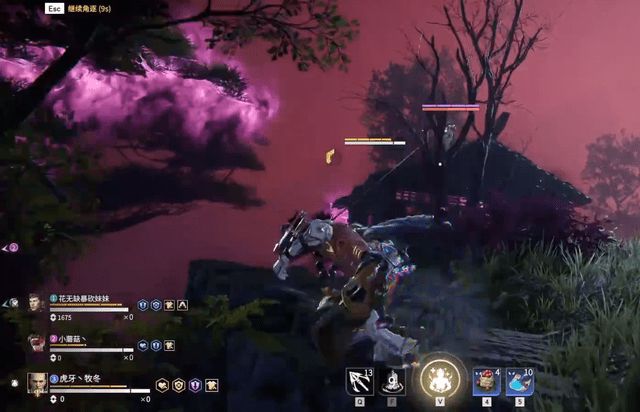Click the 继续角逐 continue prompt text

tap(88, 8)
